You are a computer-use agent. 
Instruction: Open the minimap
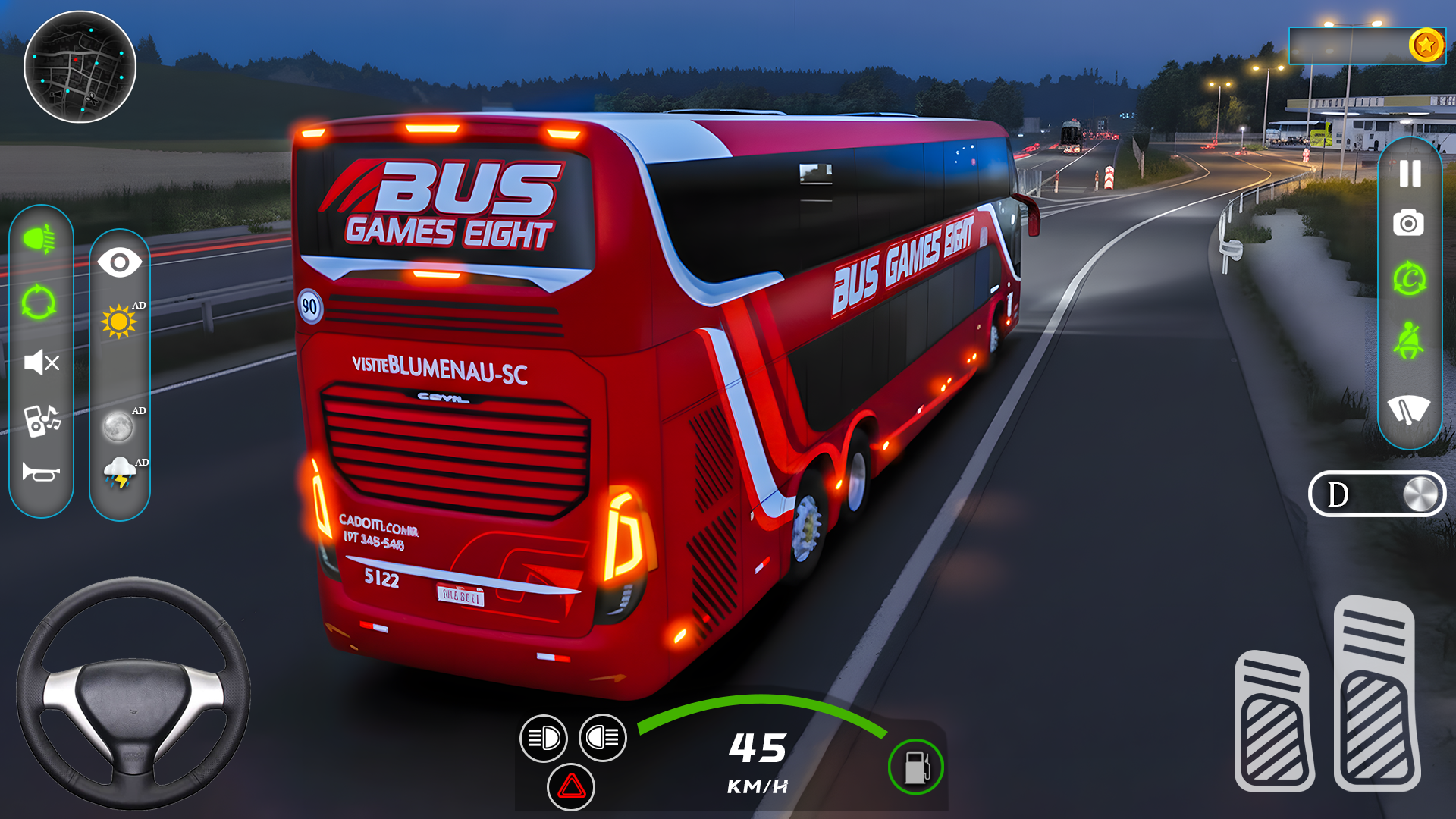click(80, 68)
